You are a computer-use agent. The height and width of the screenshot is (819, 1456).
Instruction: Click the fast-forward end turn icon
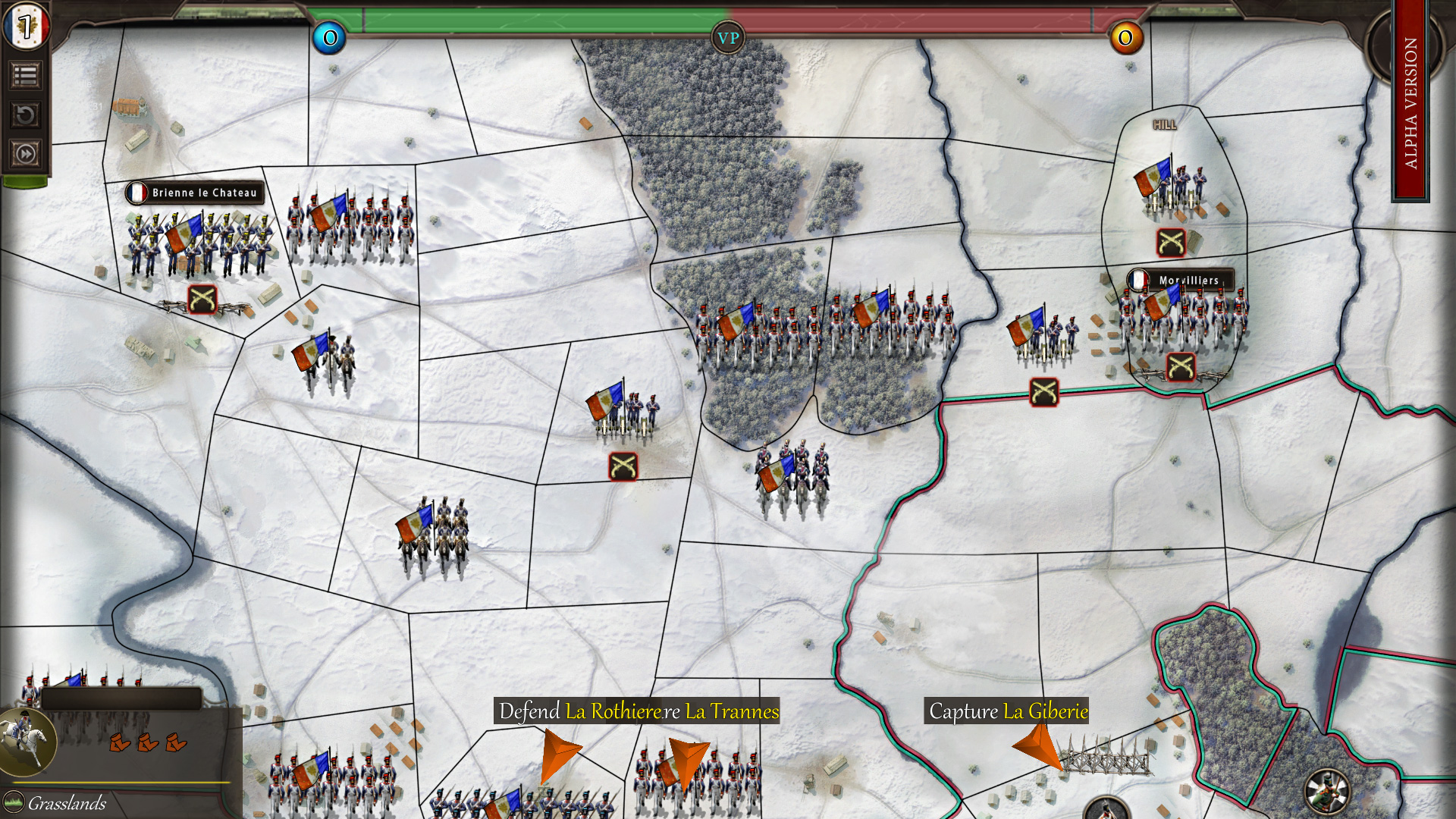point(25,152)
